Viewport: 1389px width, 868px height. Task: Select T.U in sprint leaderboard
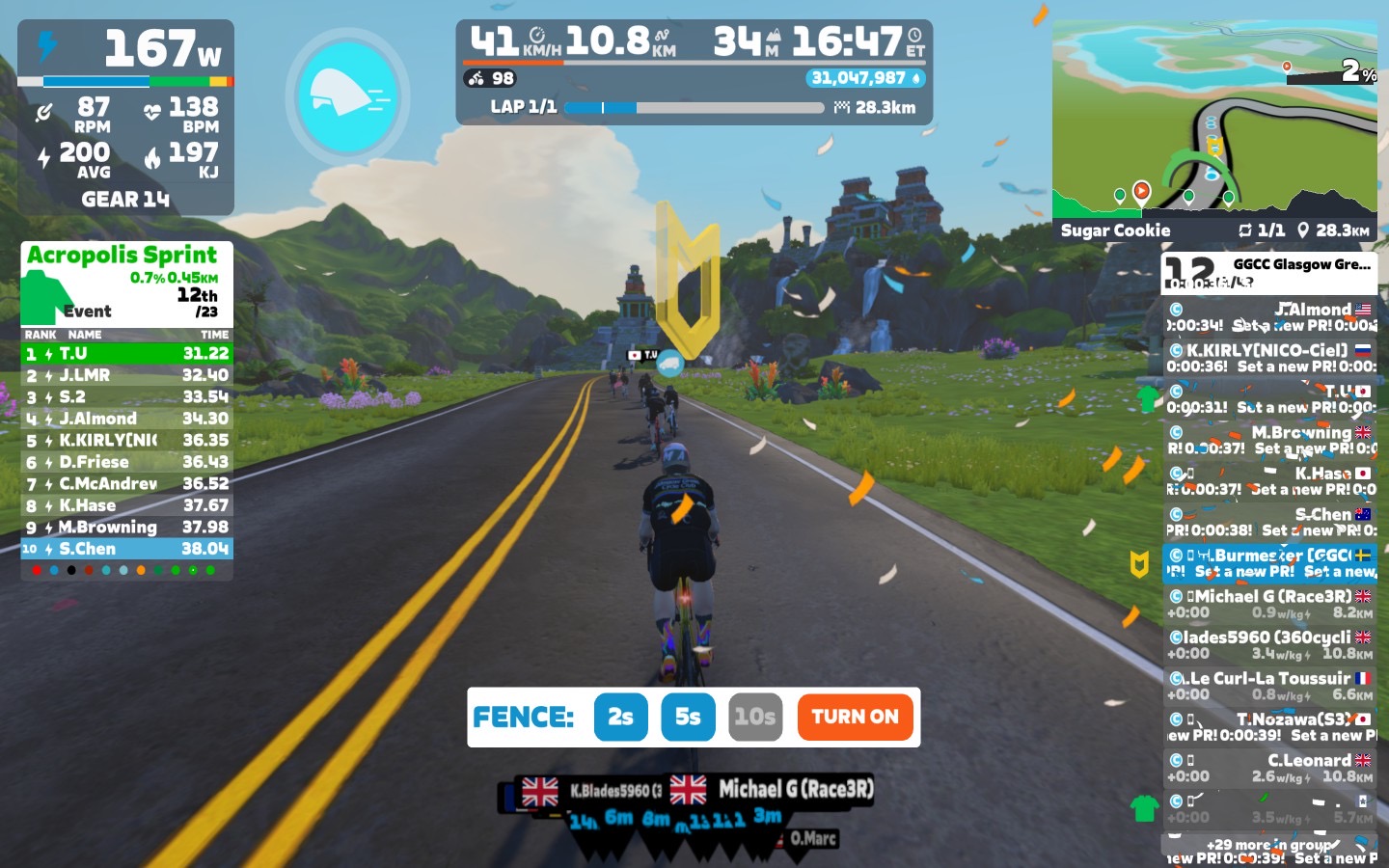click(126, 354)
